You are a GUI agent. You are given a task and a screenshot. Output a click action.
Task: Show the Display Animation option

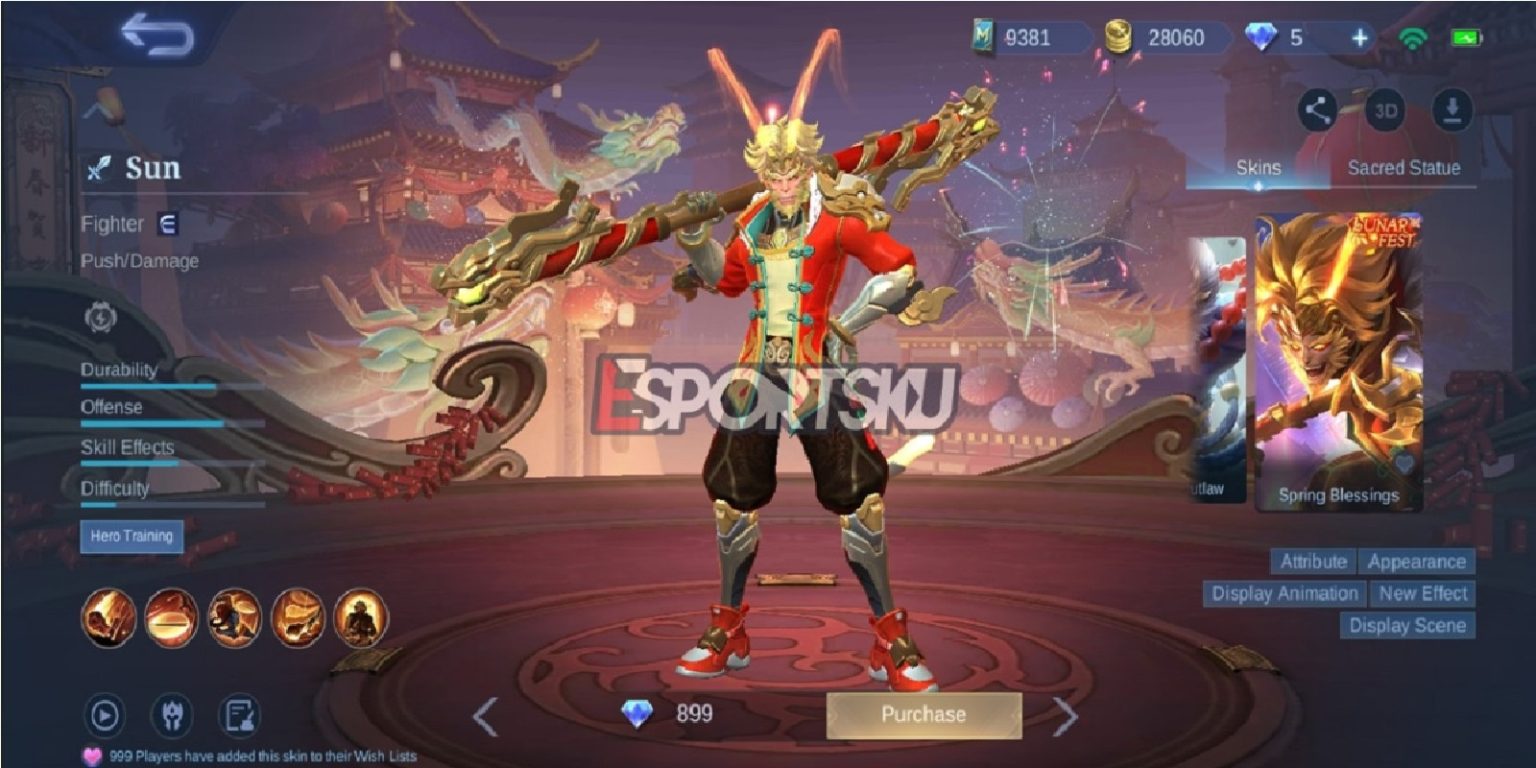(1283, 593)
